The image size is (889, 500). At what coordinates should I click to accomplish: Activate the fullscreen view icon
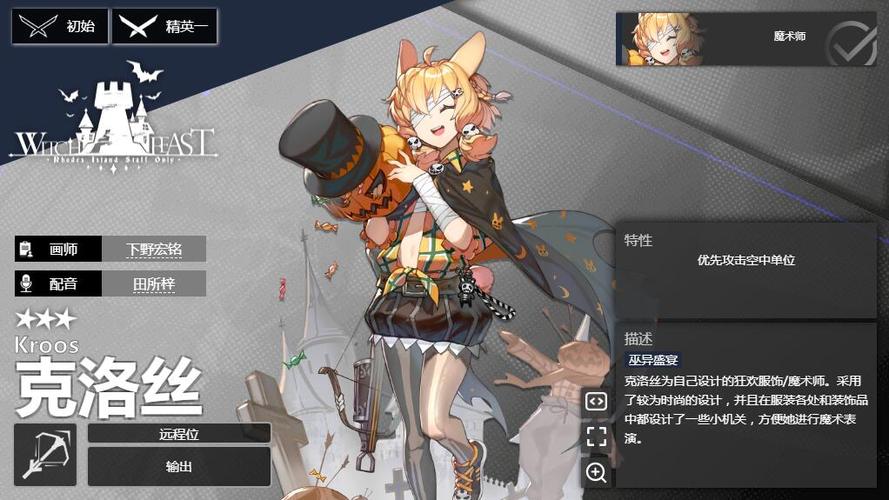coord(596,437)
